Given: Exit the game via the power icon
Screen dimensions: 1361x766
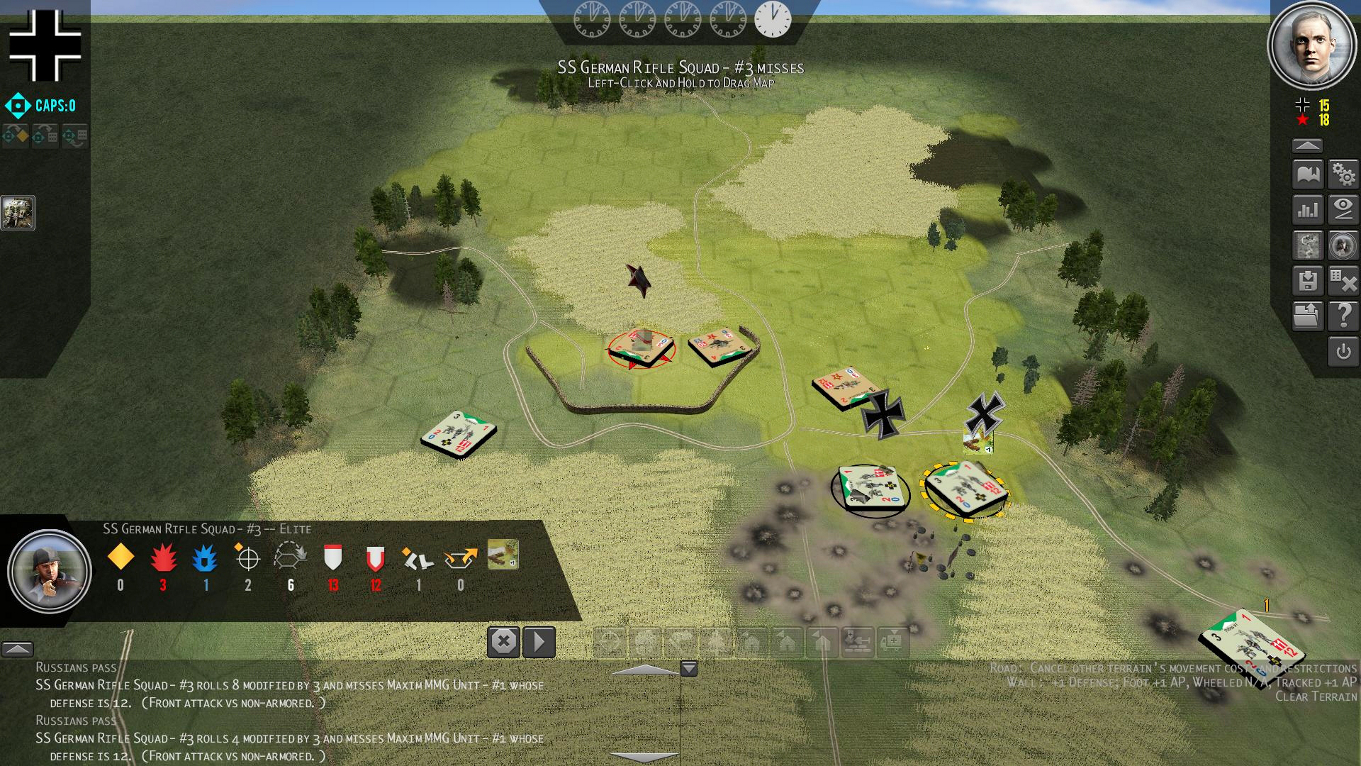Looking at the screenshot, I should [x=1343, y=351].
